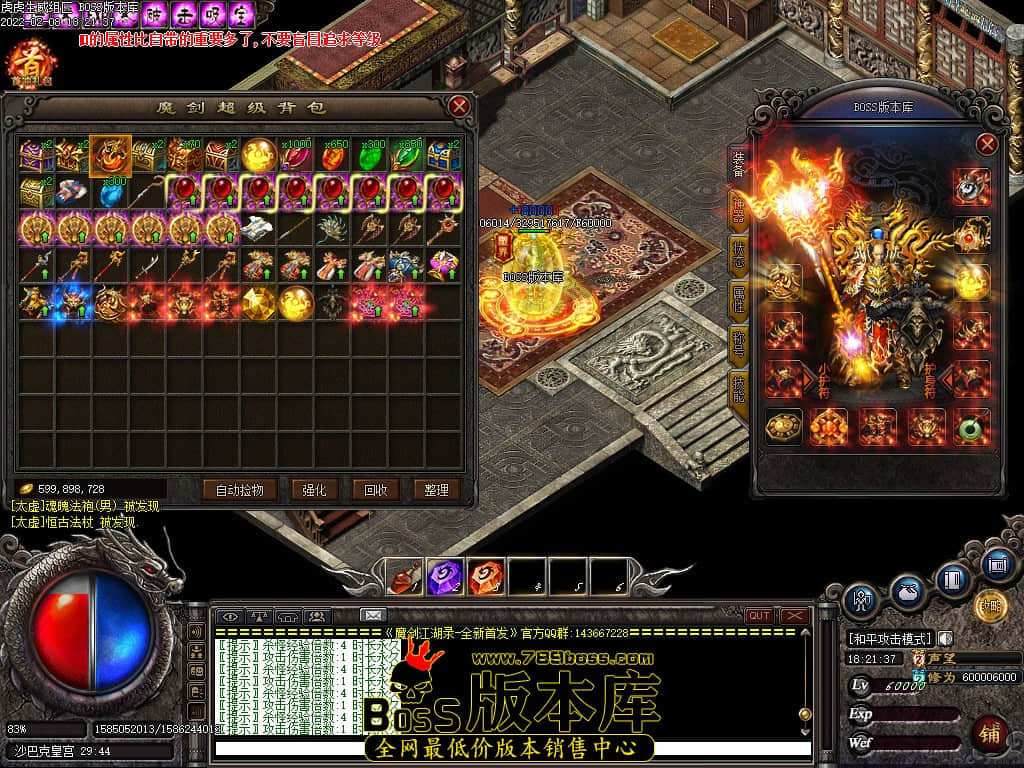
Task: Open the 强化 enhance function
Action: 315,489
